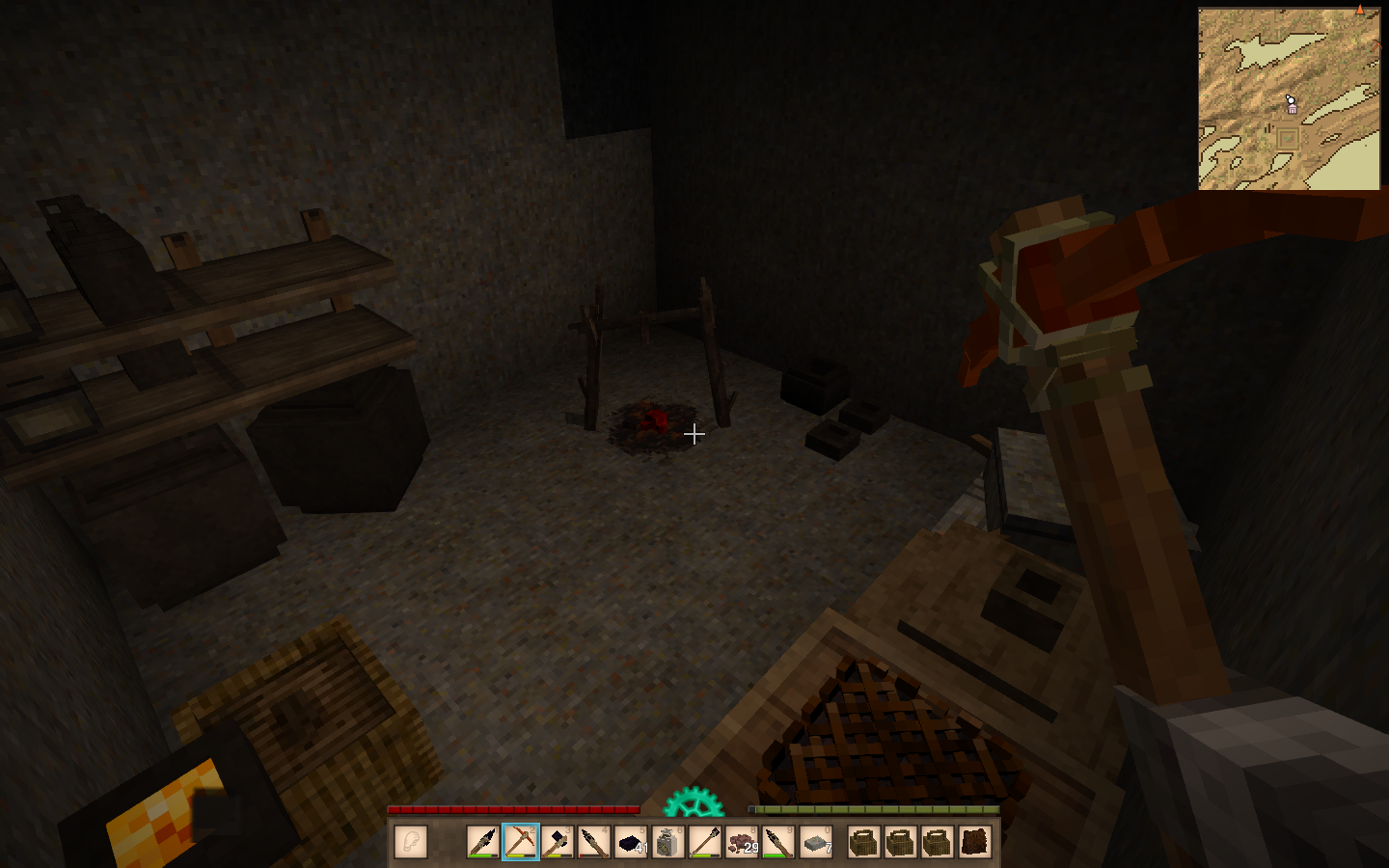Select the grain sack hotbar slot
The width and height of the screenshot is (1389, 868).
pyautogui.click(x=667, y=842)
